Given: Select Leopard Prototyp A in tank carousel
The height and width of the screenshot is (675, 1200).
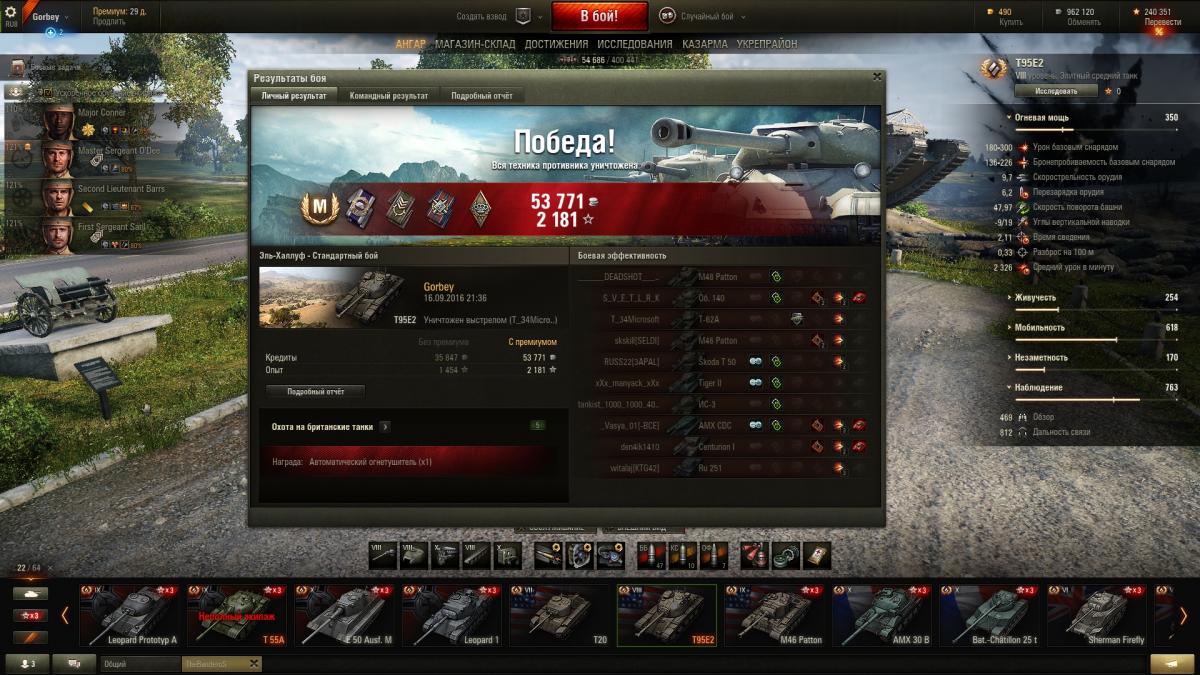Looking at the screenshot, I should tap(133, 616).
